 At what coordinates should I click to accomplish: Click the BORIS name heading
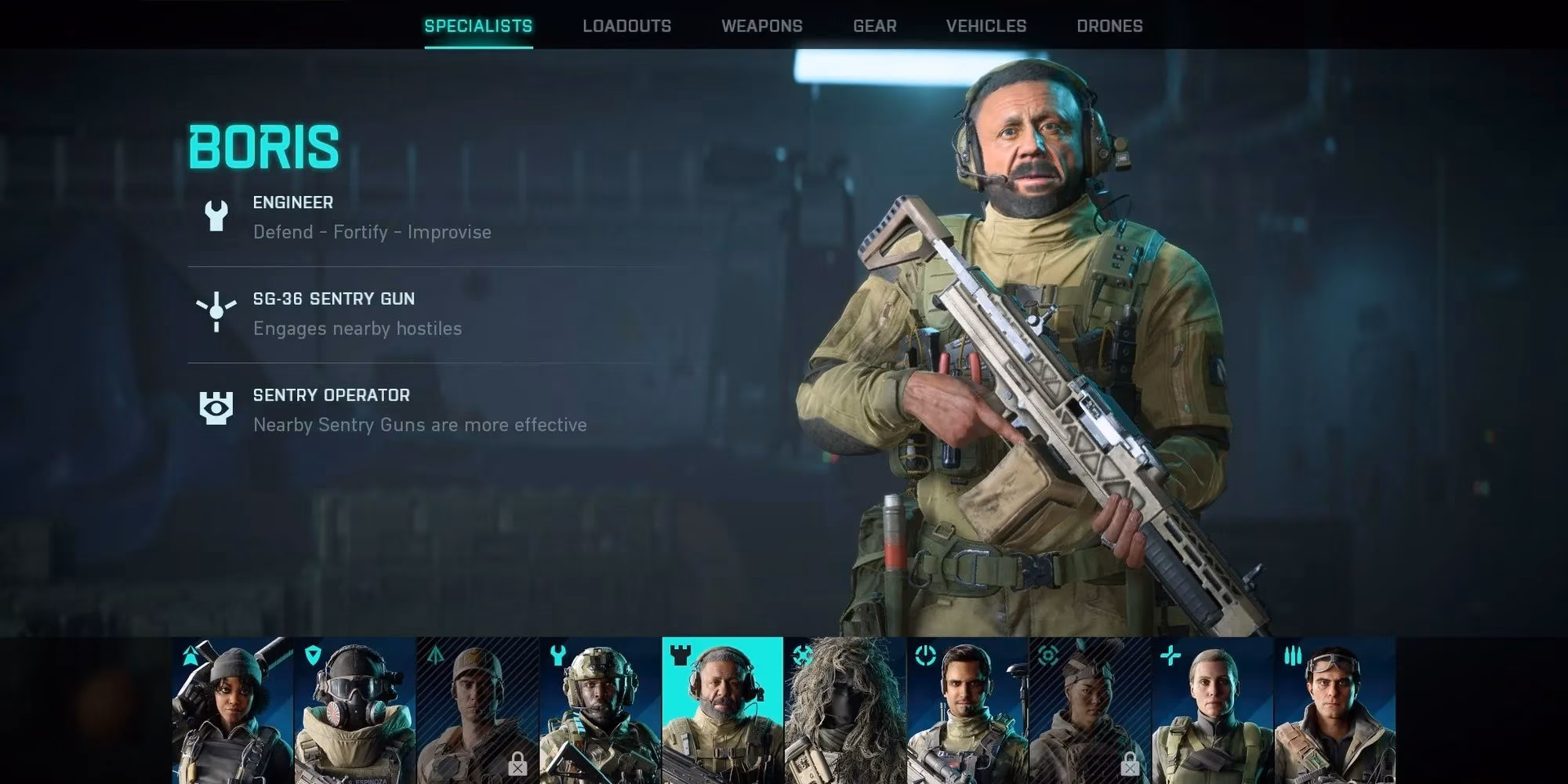[x=263, y=146]
